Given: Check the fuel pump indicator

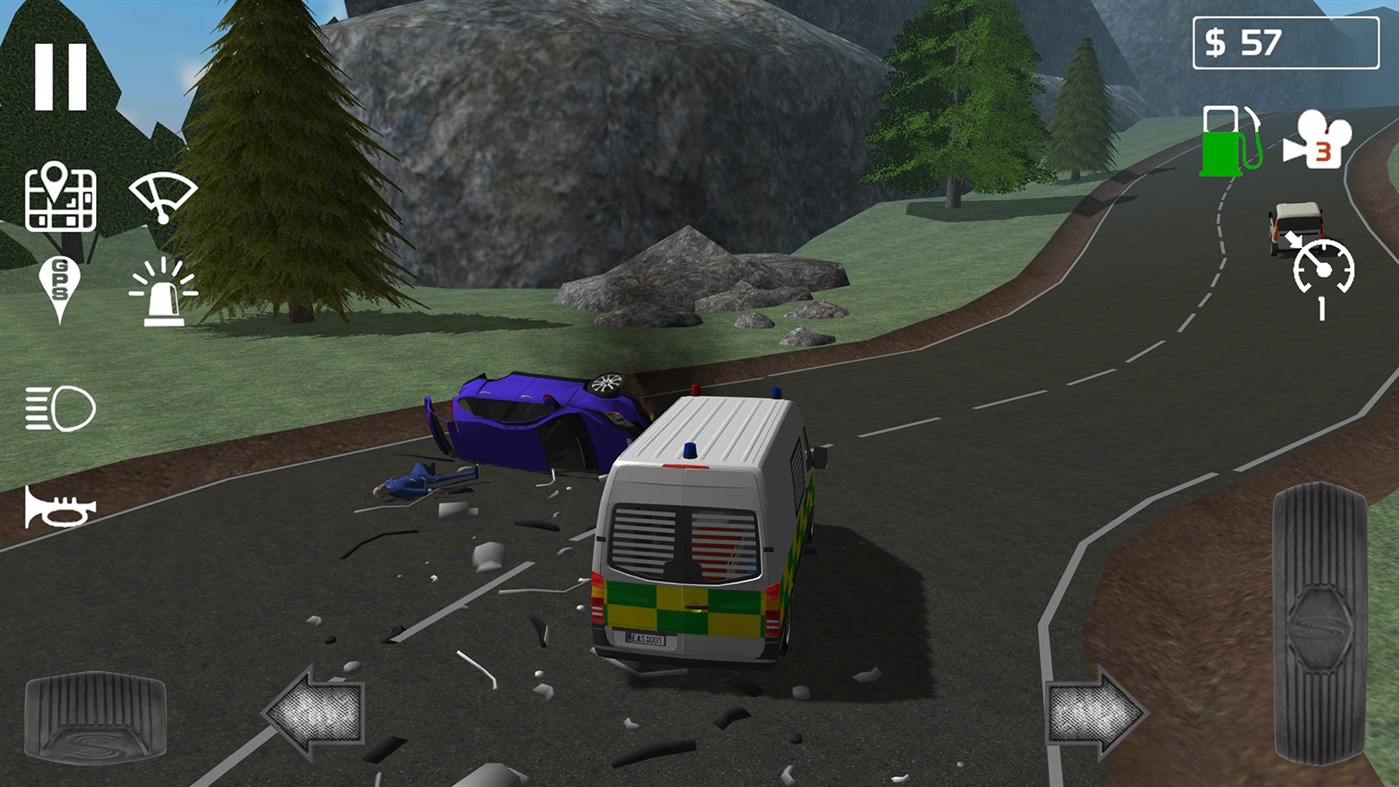Looking at the screenshot, I should pyautogui.click(x=1226, y=142).
